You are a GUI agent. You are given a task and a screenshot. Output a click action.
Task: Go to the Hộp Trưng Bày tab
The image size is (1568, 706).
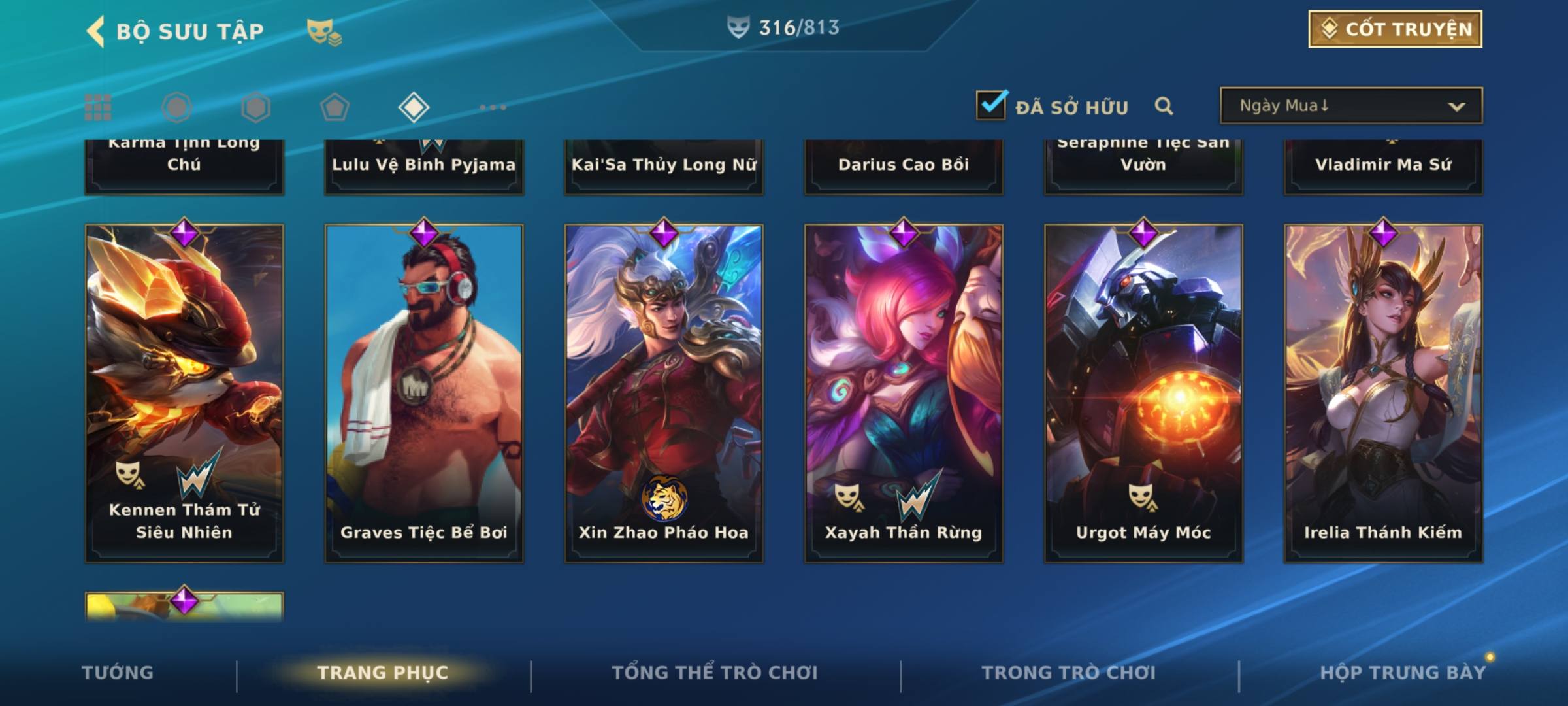[1403, 673]
